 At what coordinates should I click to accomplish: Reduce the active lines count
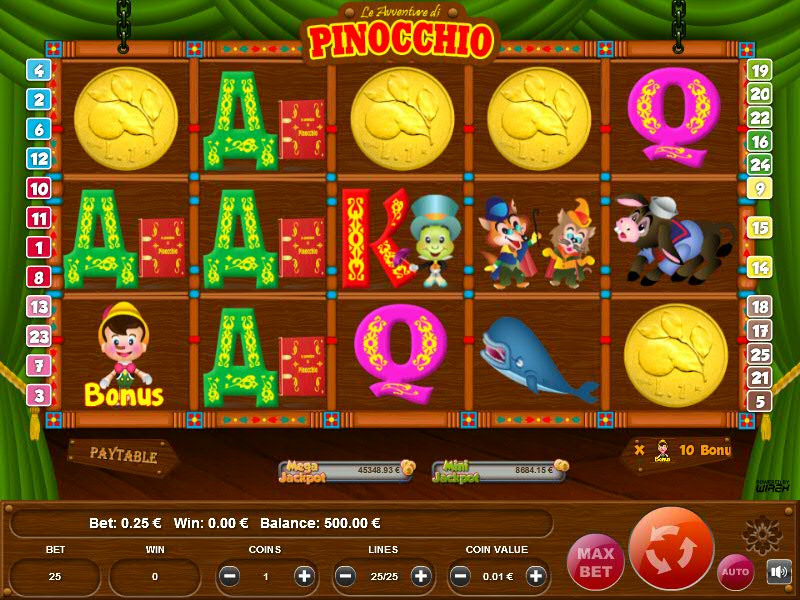pyautogui.click(x=345, y=576)
